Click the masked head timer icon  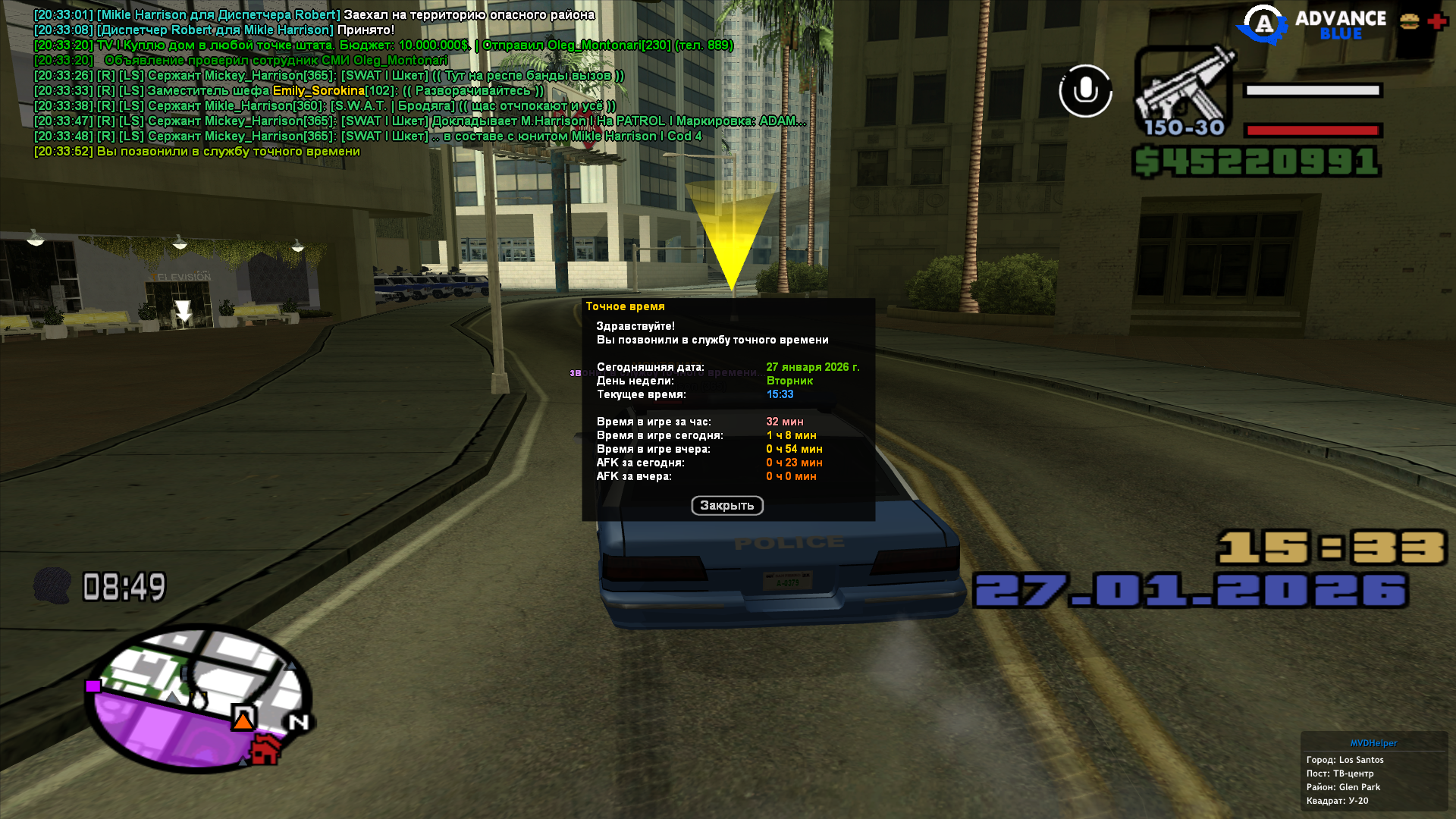coord(52,585)
